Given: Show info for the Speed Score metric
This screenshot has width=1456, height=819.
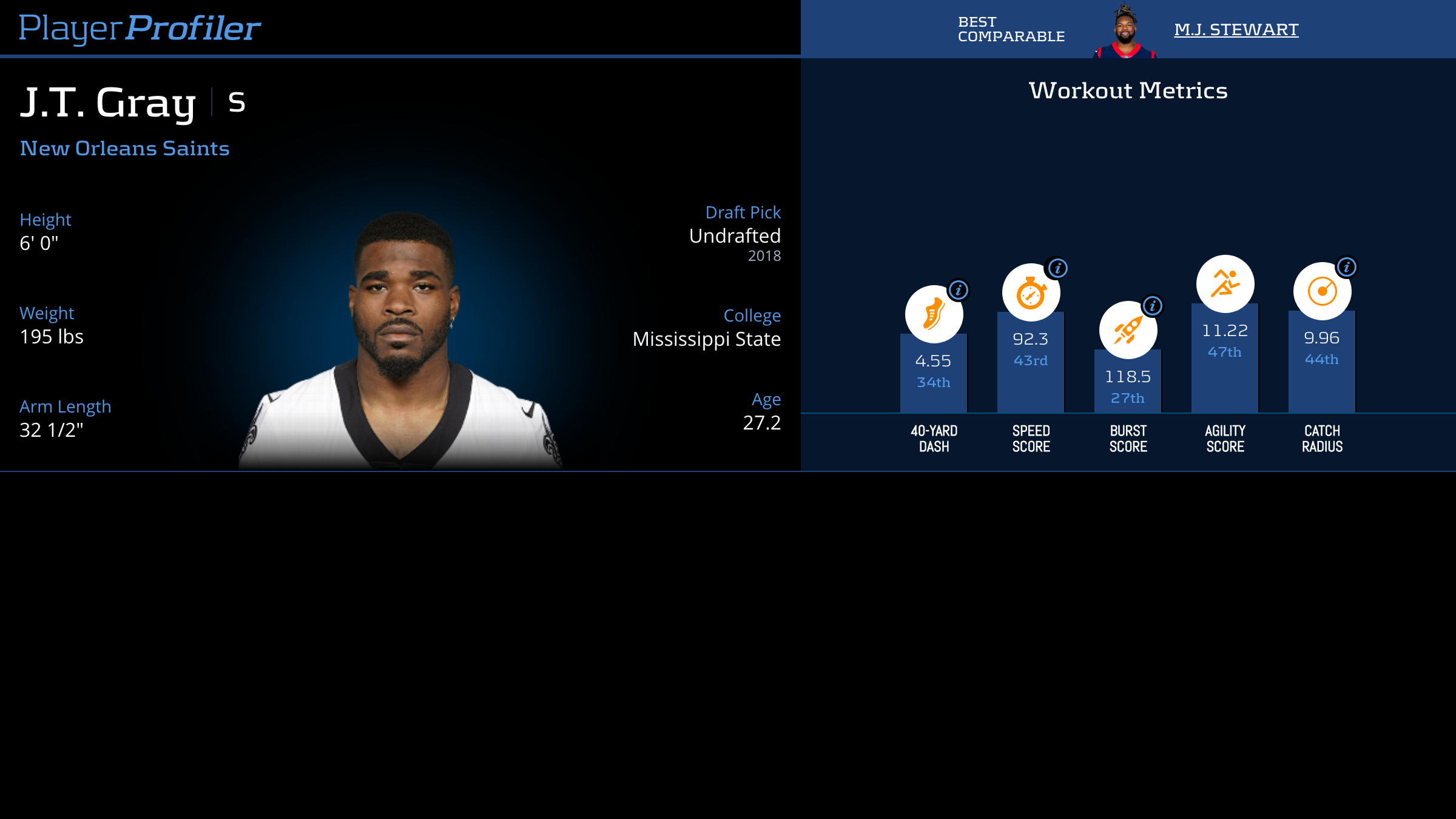Looking at the screenshot, I should pyautogui.click(x=1057, y=268).
